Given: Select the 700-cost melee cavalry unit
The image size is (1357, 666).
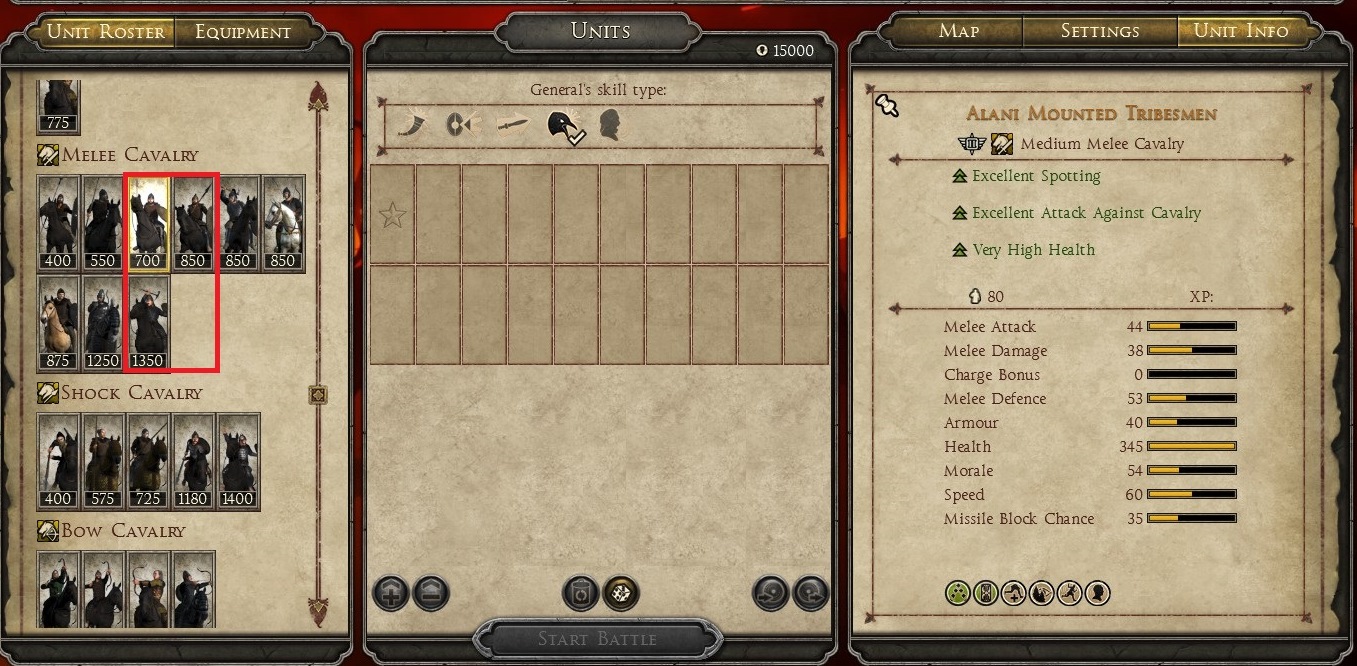Looking at the screenshot, I should point(147,224).
